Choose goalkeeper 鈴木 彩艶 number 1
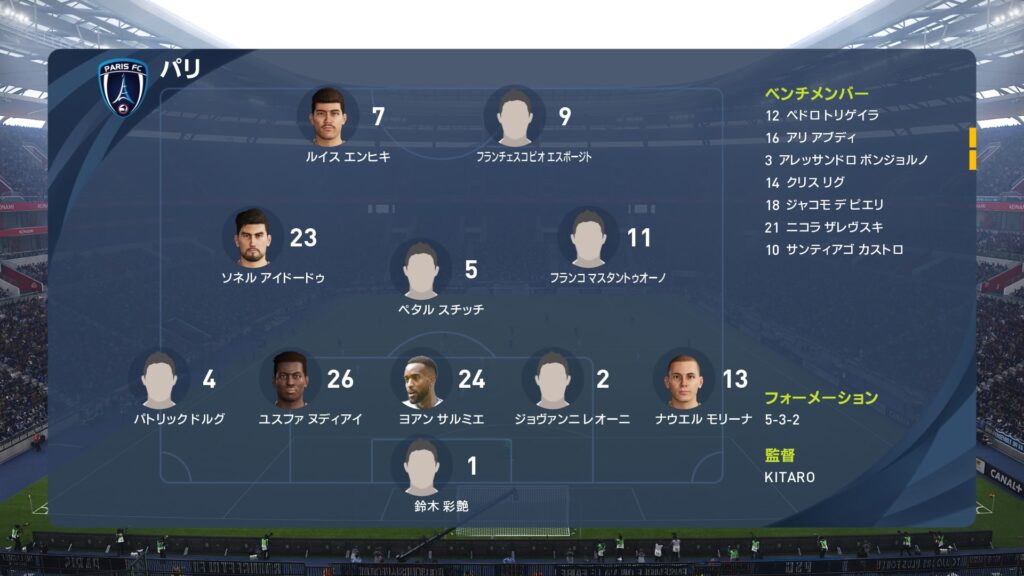This screenshot has height=576, width=1024. tap(421, 467)
